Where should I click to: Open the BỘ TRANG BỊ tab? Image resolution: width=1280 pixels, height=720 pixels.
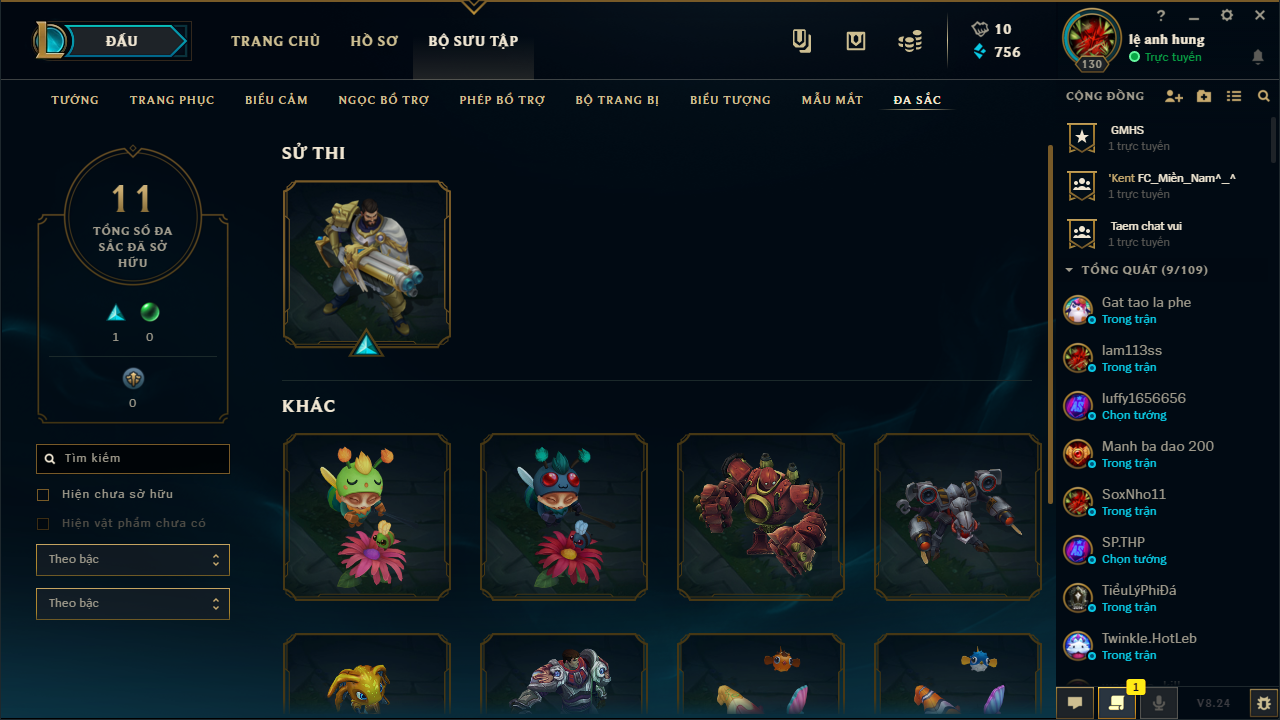click(x=617, y=100)
